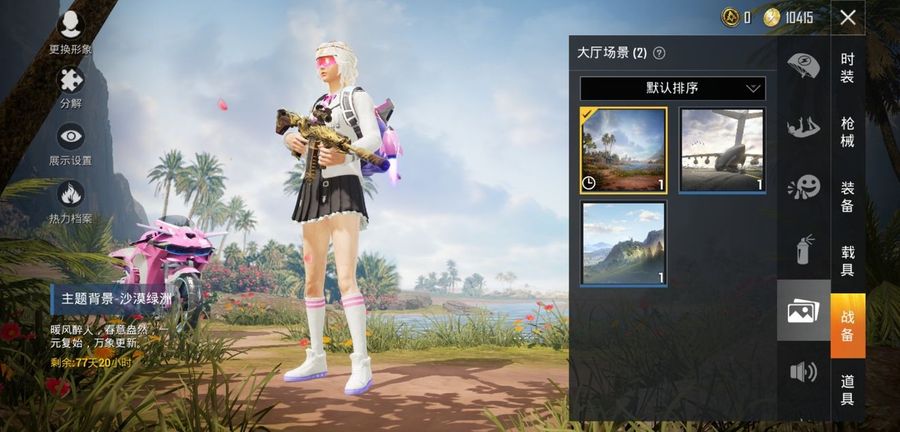Open the spray can category
This screenshot has width=900, height=432.
(803, 249)
